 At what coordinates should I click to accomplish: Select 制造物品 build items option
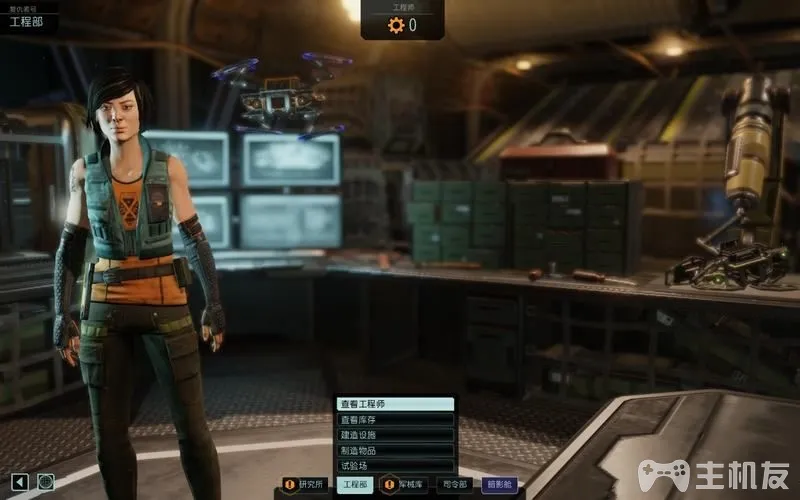(394, 450)
